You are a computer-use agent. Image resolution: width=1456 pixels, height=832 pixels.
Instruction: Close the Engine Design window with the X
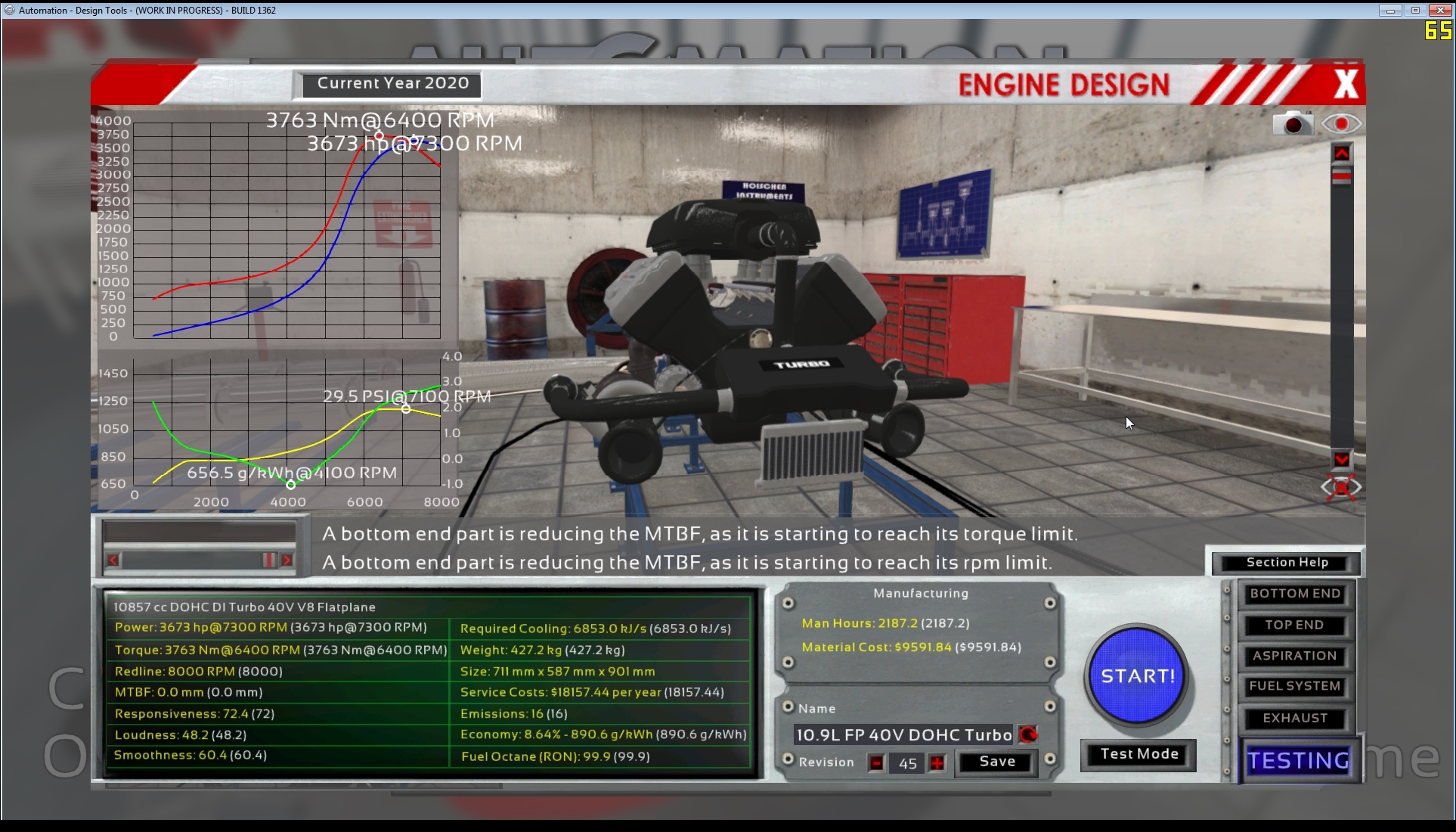click(1346, 84)
